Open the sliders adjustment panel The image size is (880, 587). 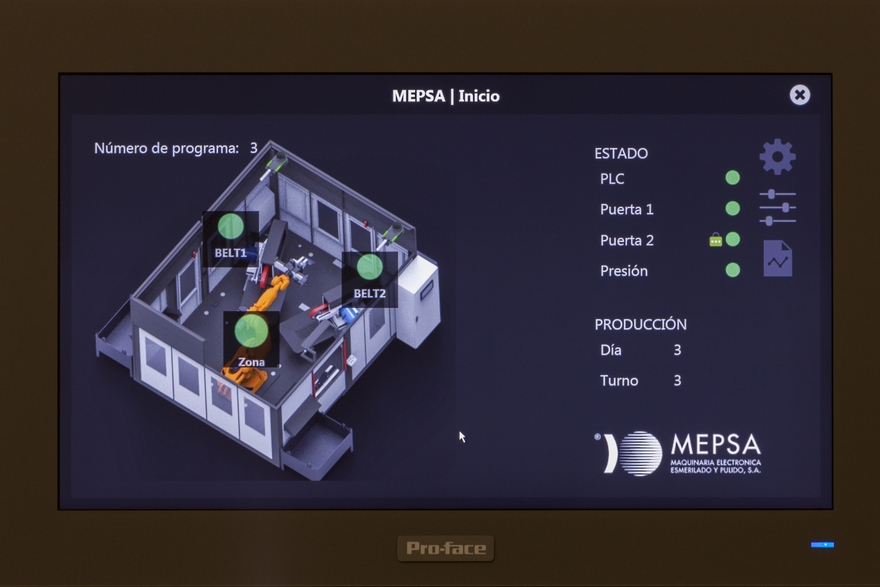[x=777, y=207]
